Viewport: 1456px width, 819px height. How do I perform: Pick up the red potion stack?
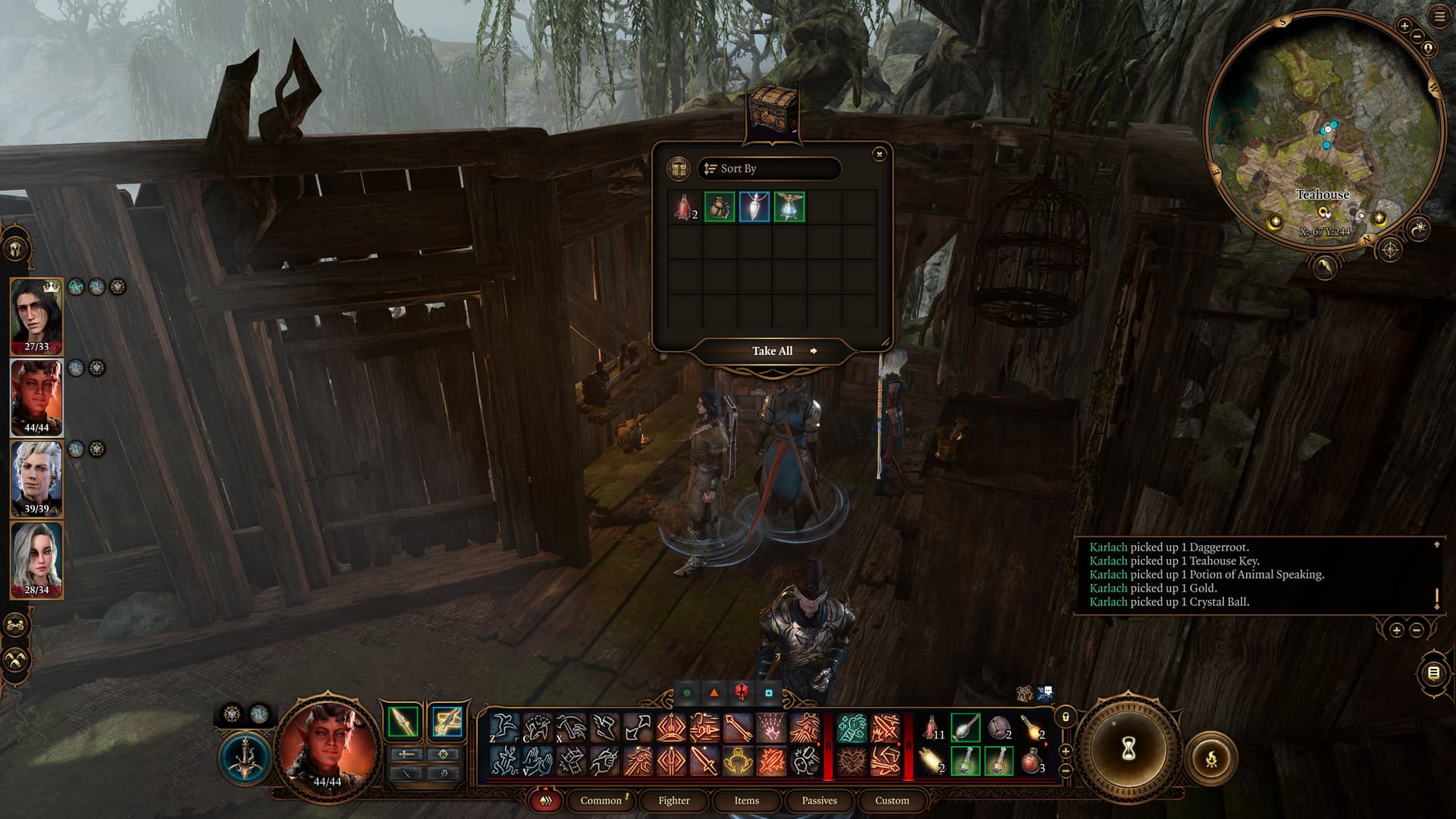coord(685,207)
